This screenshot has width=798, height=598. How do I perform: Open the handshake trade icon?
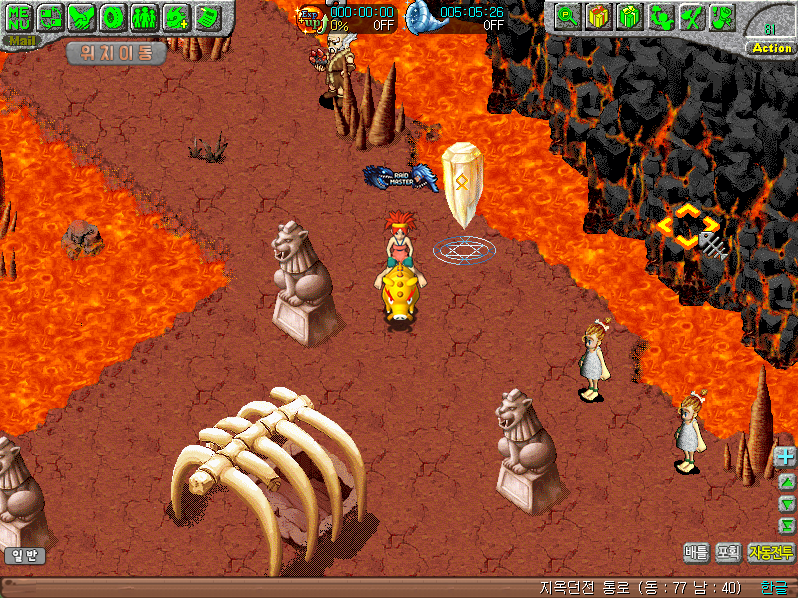[81, 17]
